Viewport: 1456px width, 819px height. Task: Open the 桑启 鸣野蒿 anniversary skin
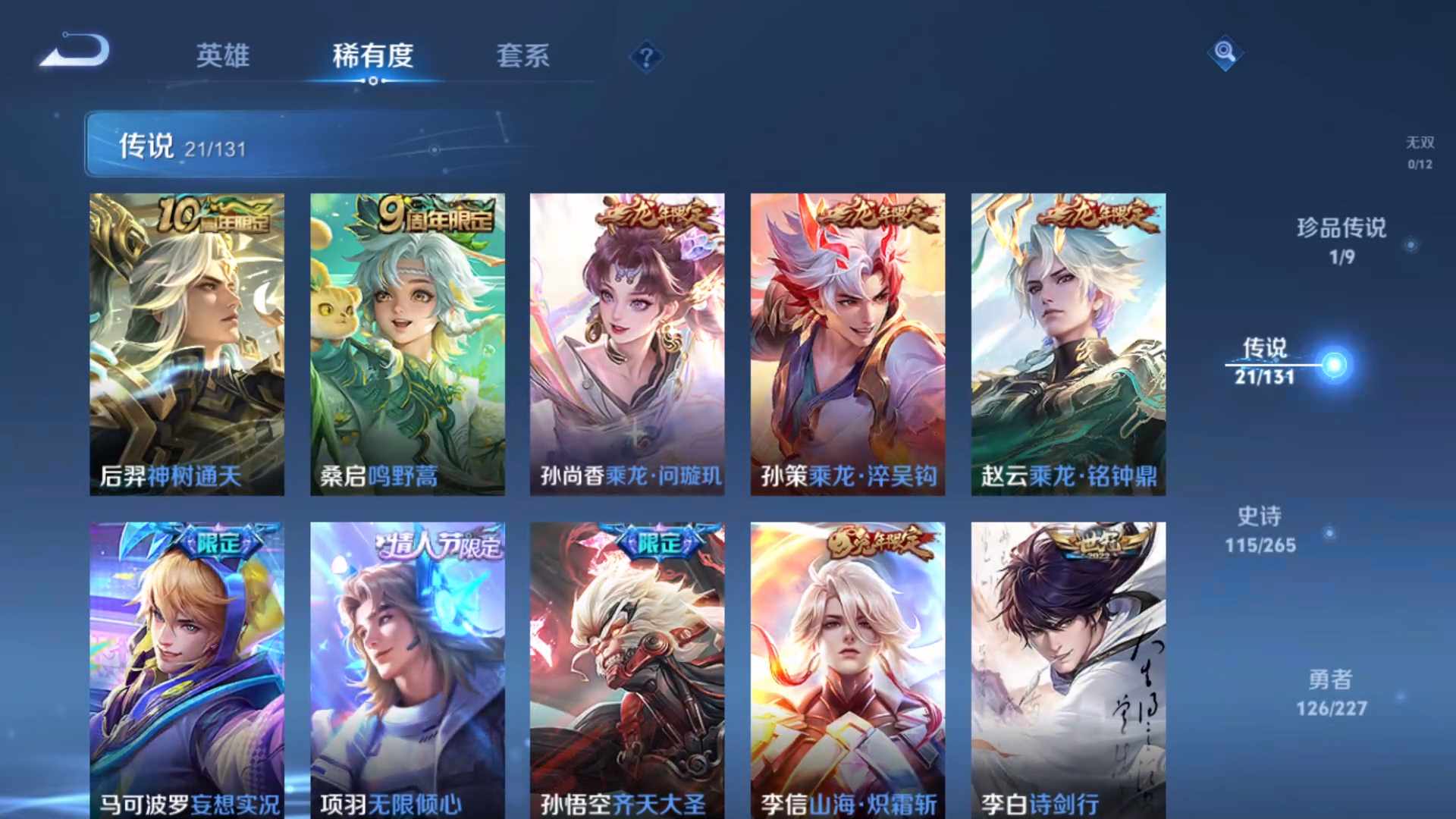click(406, 341)
